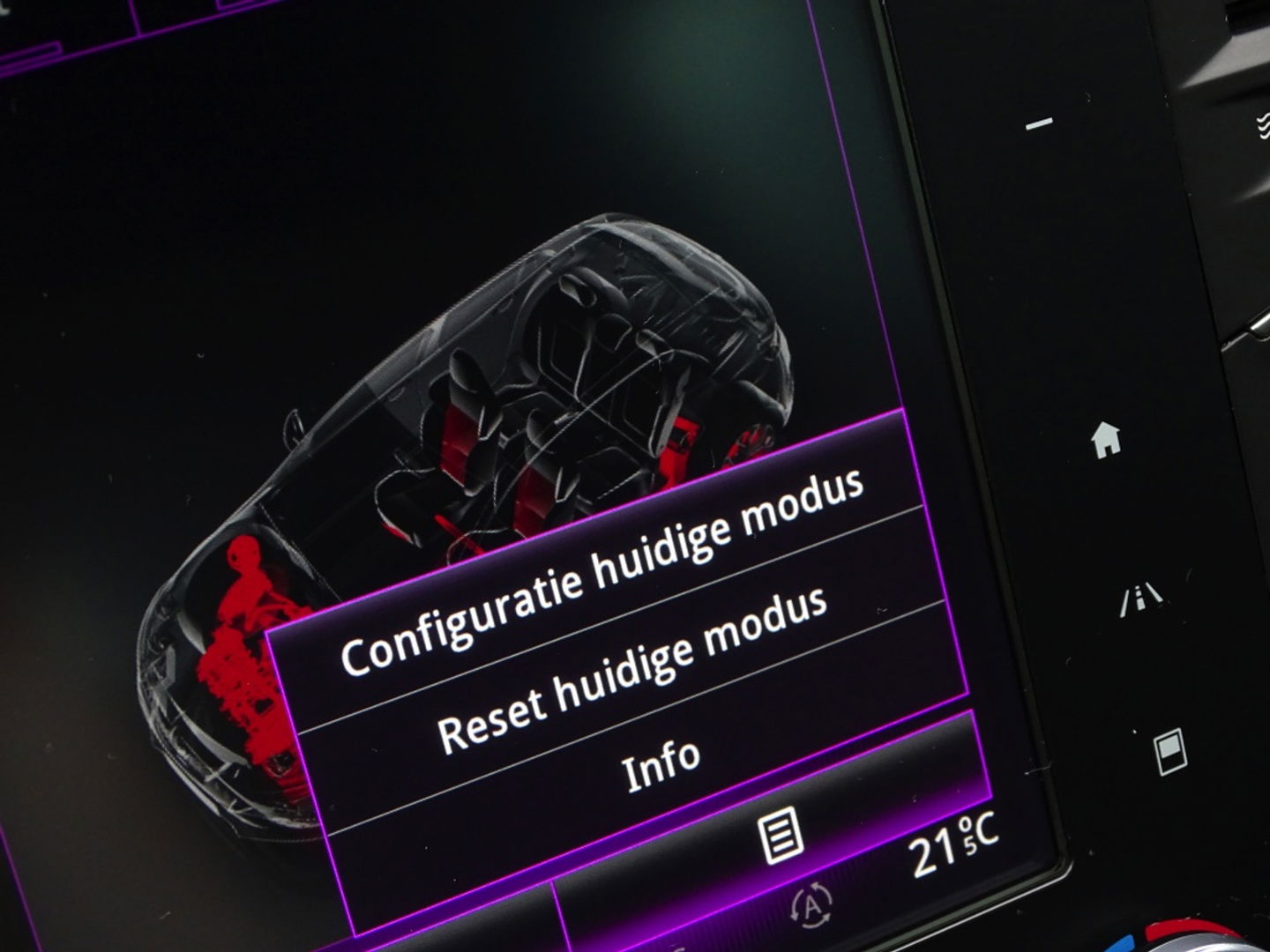The image size is (1270, 952).
Task: Tap the split-screen rectangle icon
Action: point(1170,753)
